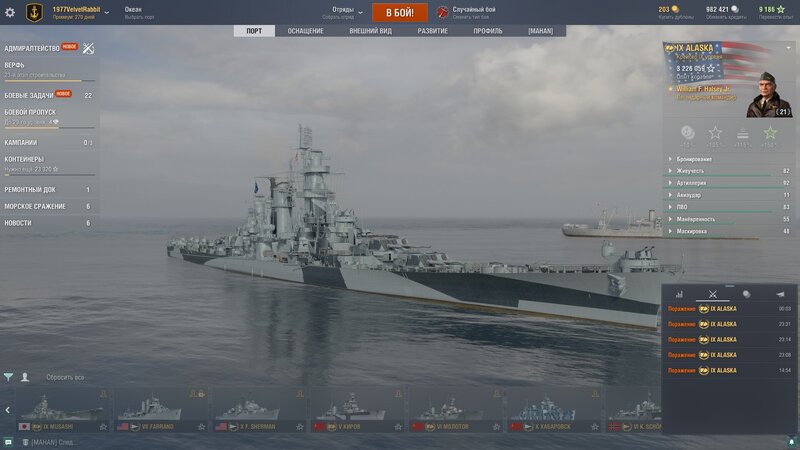
Task: View Боевые задачи combat missions
Action: (x=29, y=95)
